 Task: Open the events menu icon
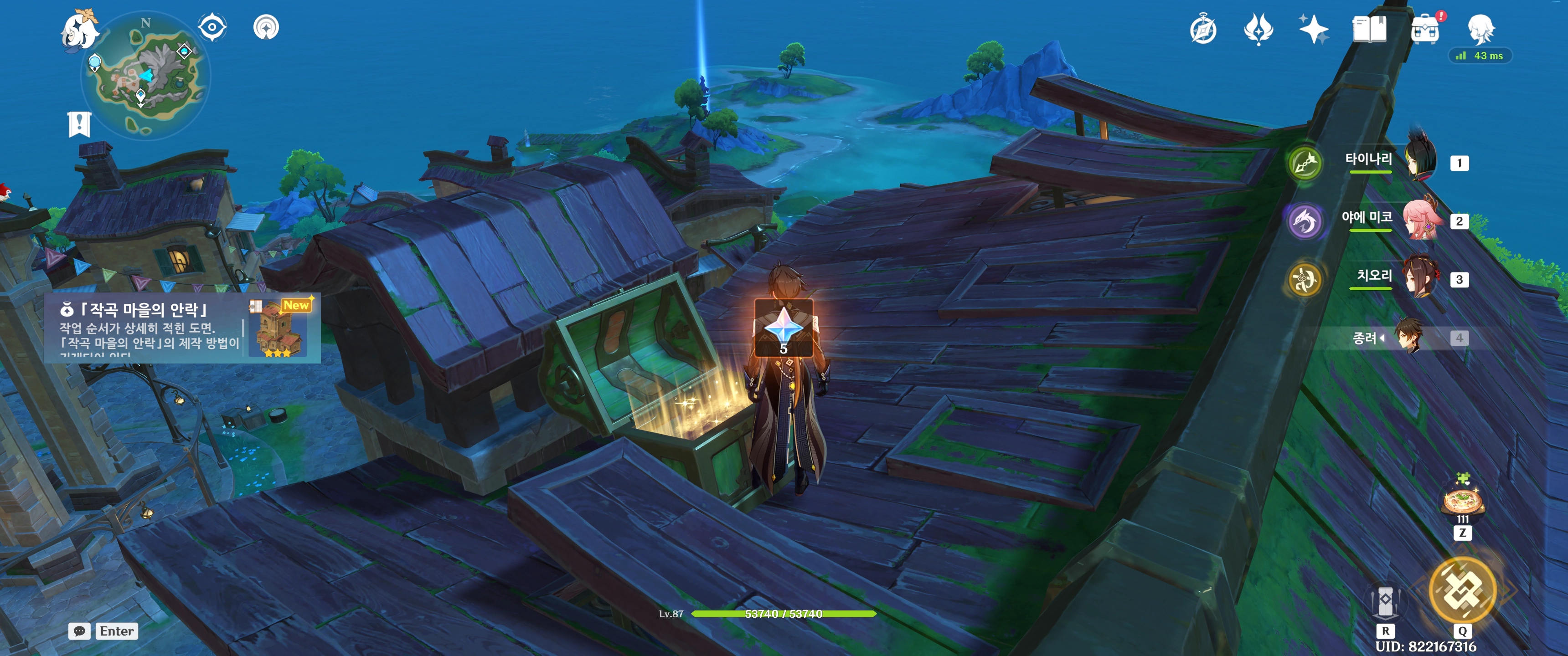coord(1258,29)
